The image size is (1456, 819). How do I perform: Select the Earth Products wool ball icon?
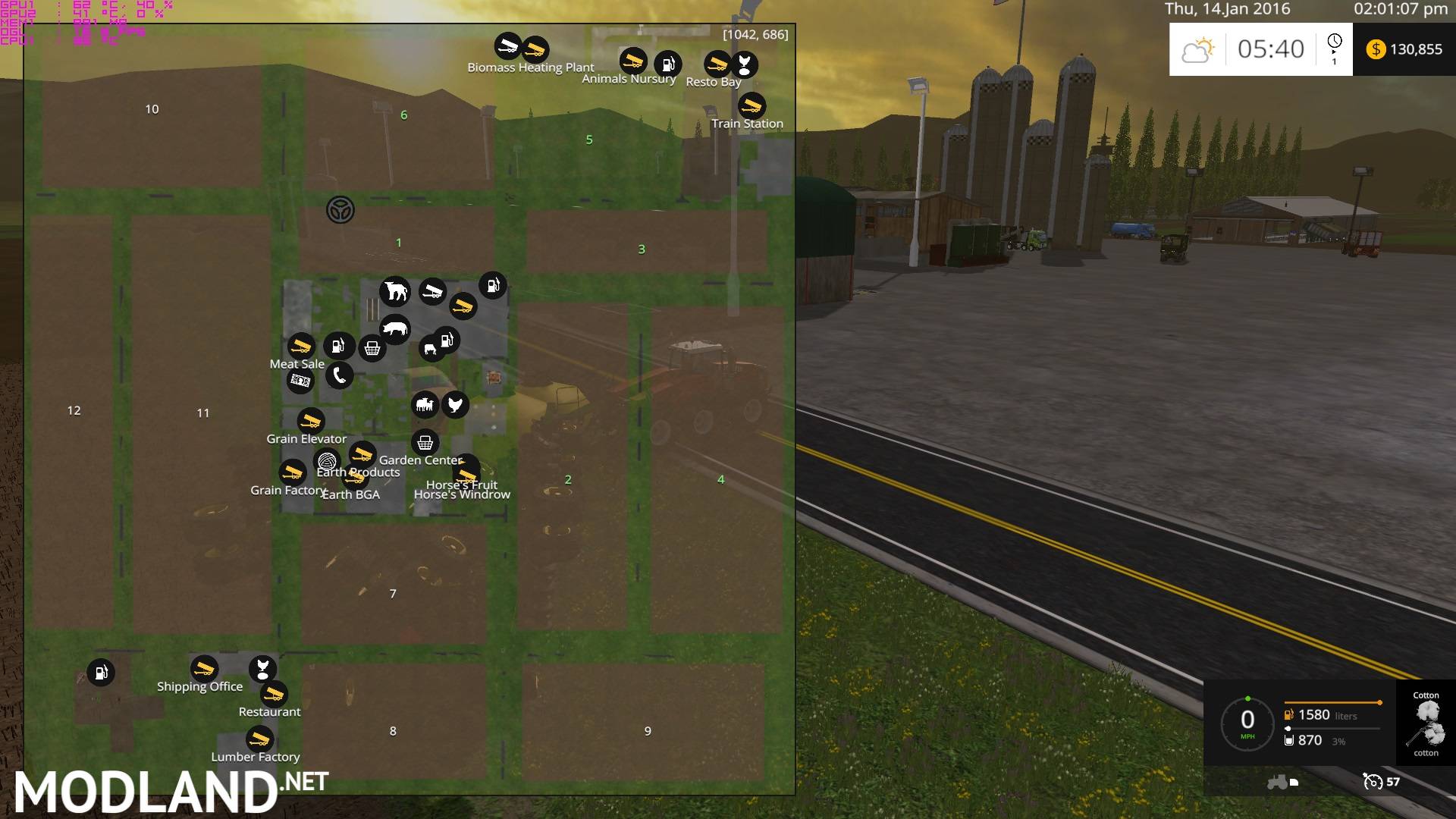point(328,461)
